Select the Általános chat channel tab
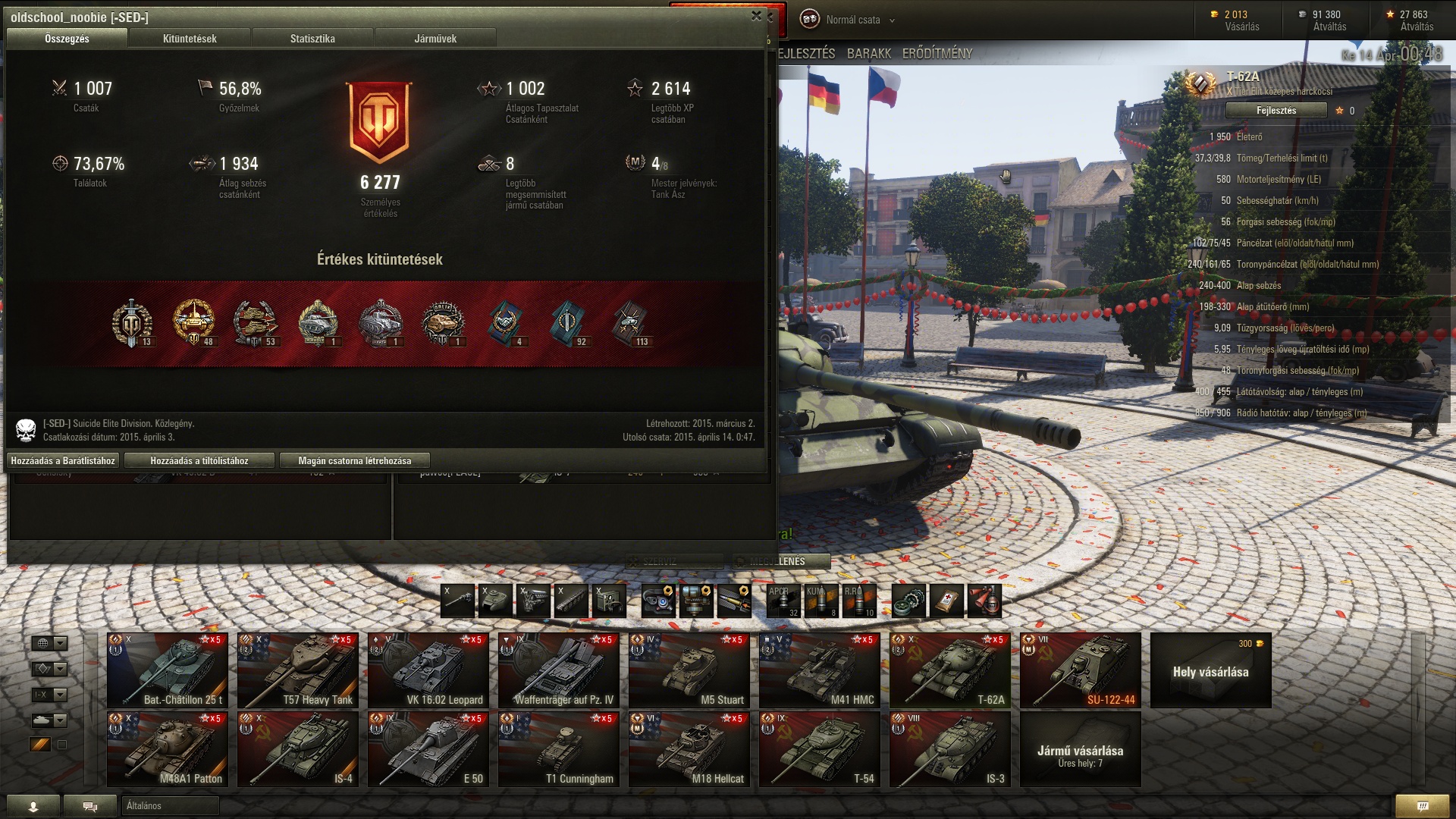The width and height of the screenshot is (1456, 819). pos(170,805)
